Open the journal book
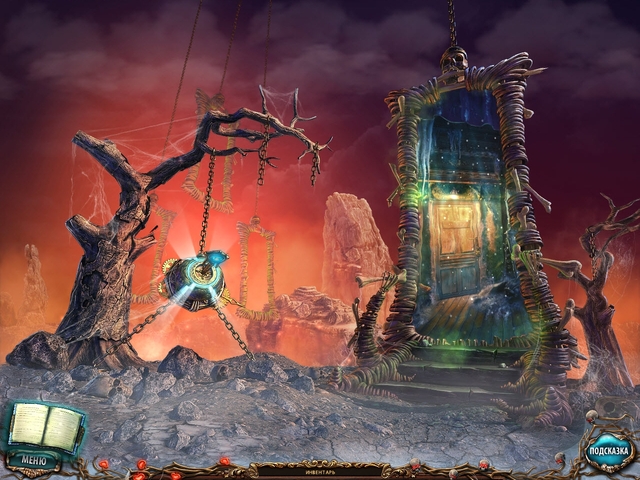The height and width of the screenshot is (480, 640). pyautogui.click(x=43, y=428)
